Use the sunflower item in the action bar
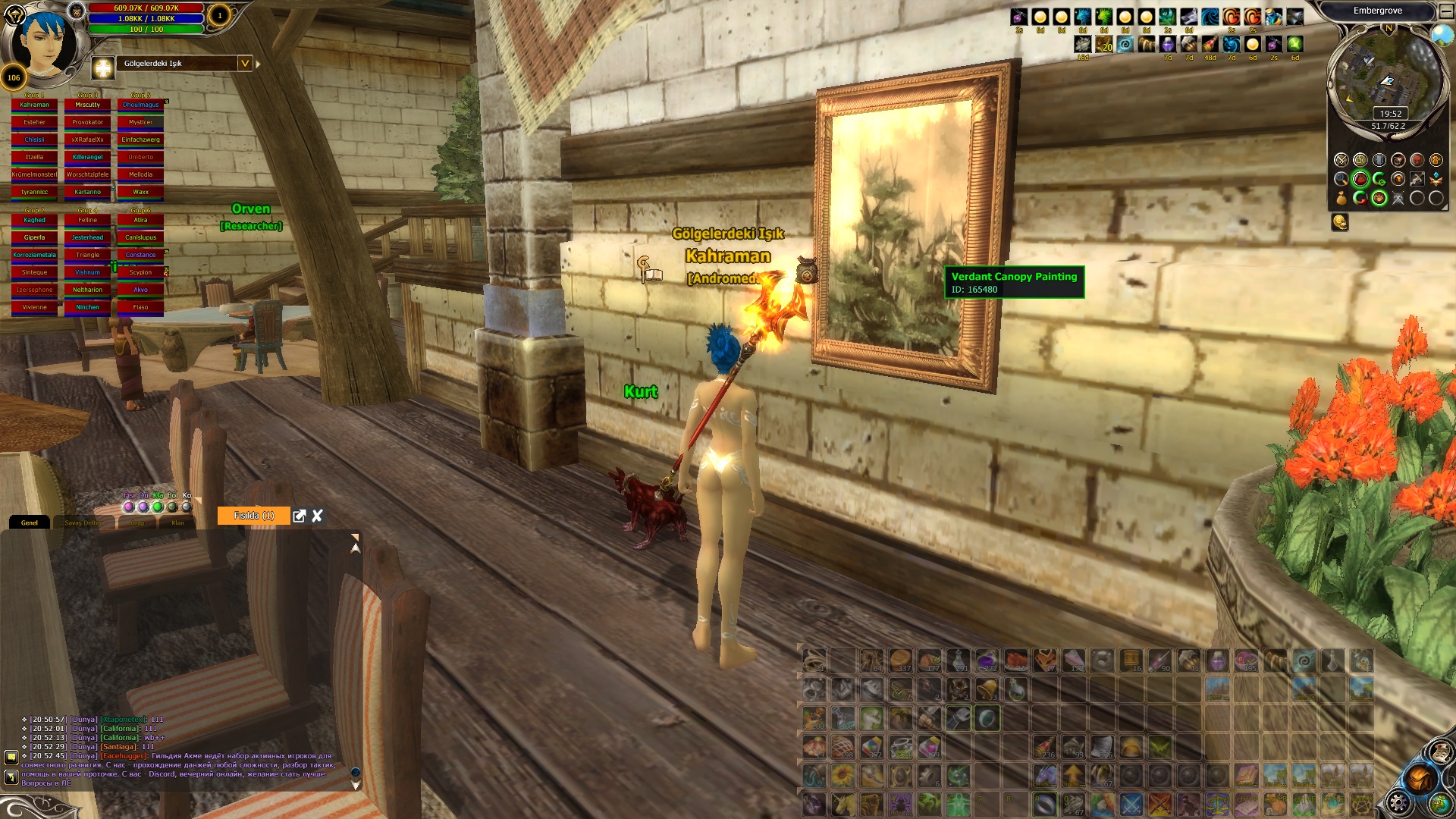This screenshot has height=819, width=1456. pyautogui.click(x=843, y=776)
